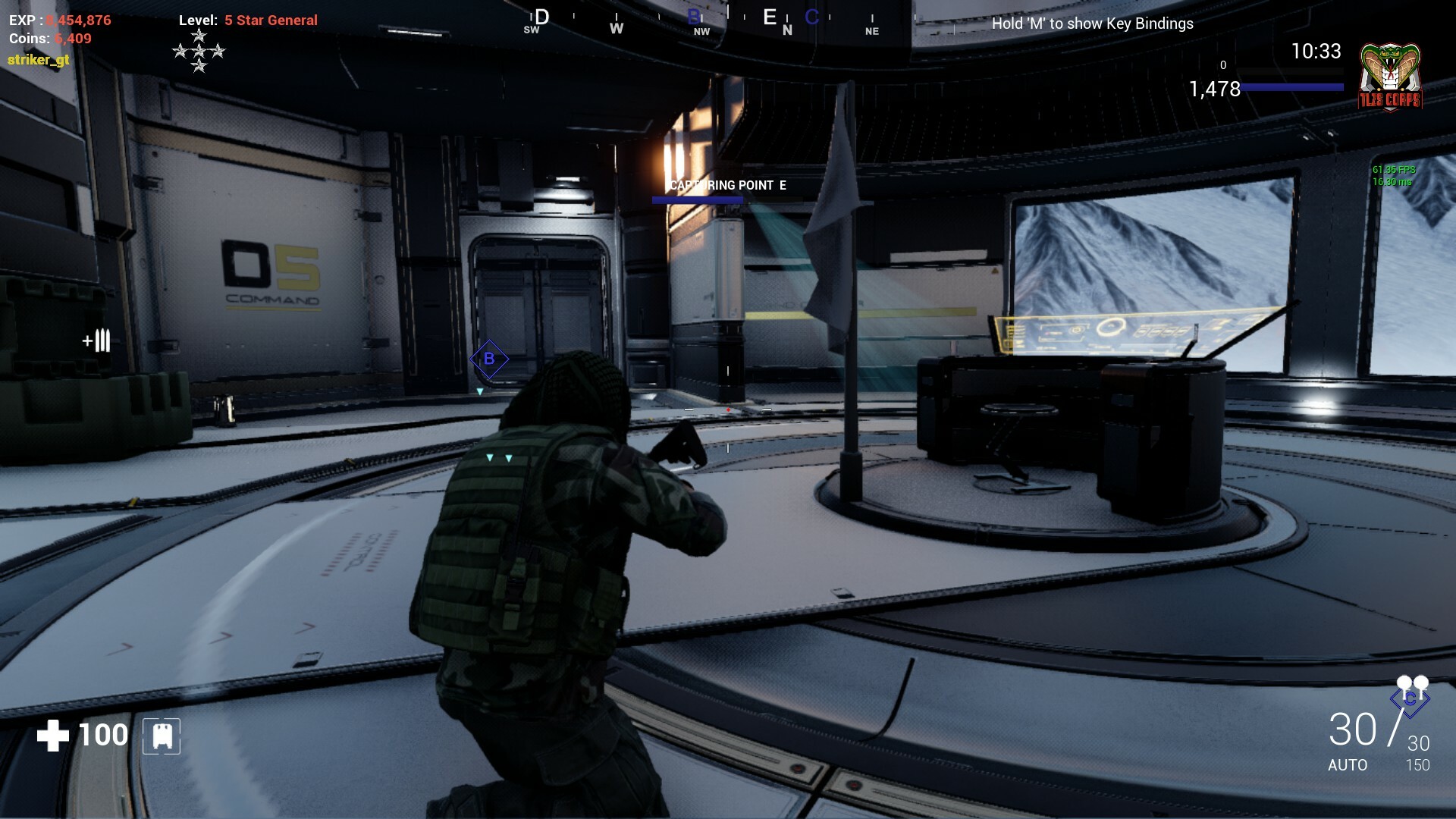Toggle the match timer showing 10:33
Image resolution: width=1456 pixels, height=819 pixels.
tap(1317, 52)
